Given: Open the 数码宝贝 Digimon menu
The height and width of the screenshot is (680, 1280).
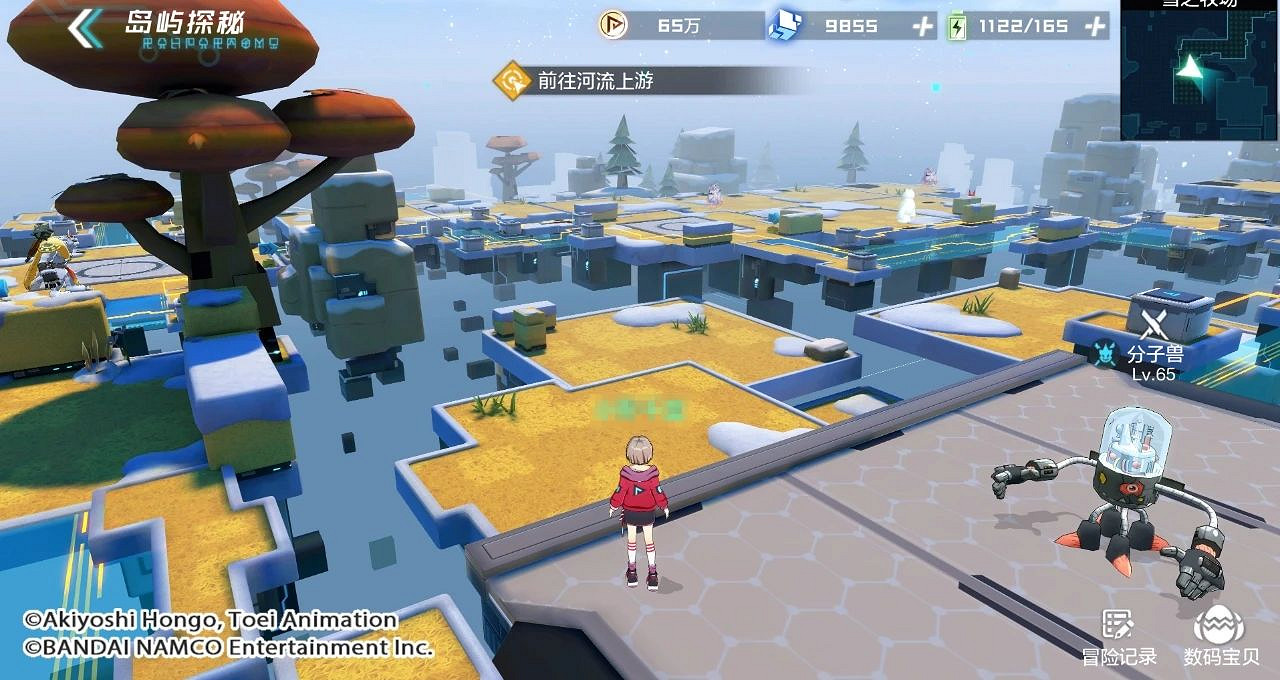Looking at the screenshot, I should 1219,636.
